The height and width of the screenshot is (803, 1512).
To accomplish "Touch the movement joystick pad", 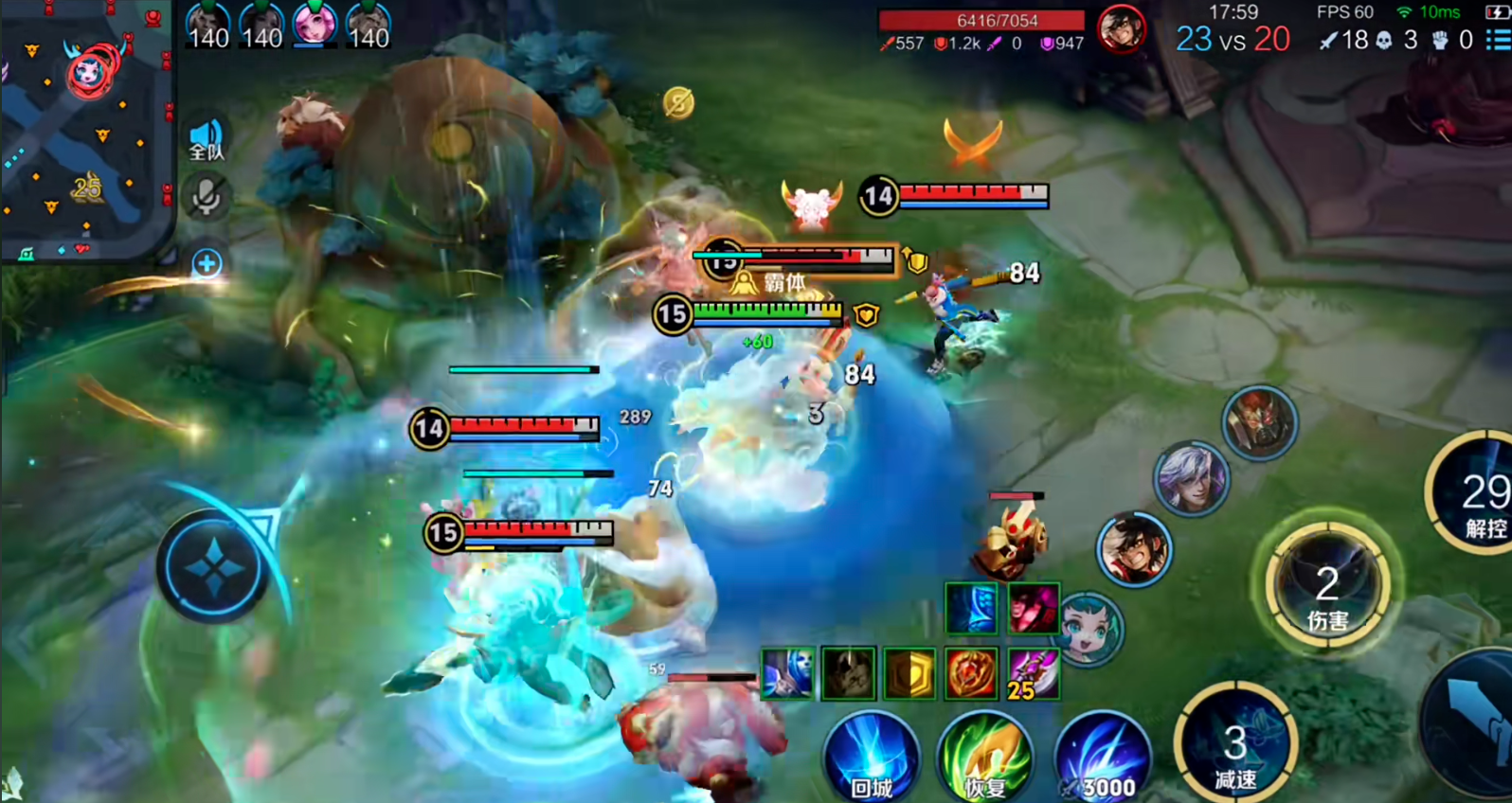I will (x=212, y=568).
